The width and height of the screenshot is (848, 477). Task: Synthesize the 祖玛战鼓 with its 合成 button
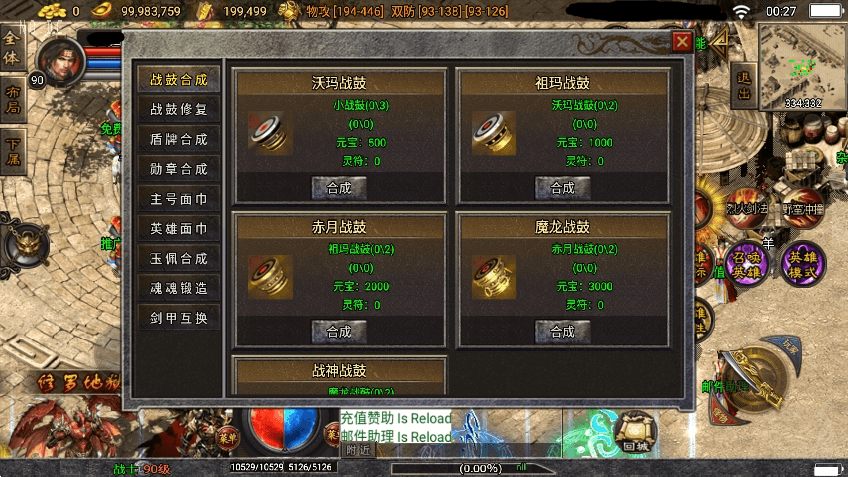click(562, 187)
